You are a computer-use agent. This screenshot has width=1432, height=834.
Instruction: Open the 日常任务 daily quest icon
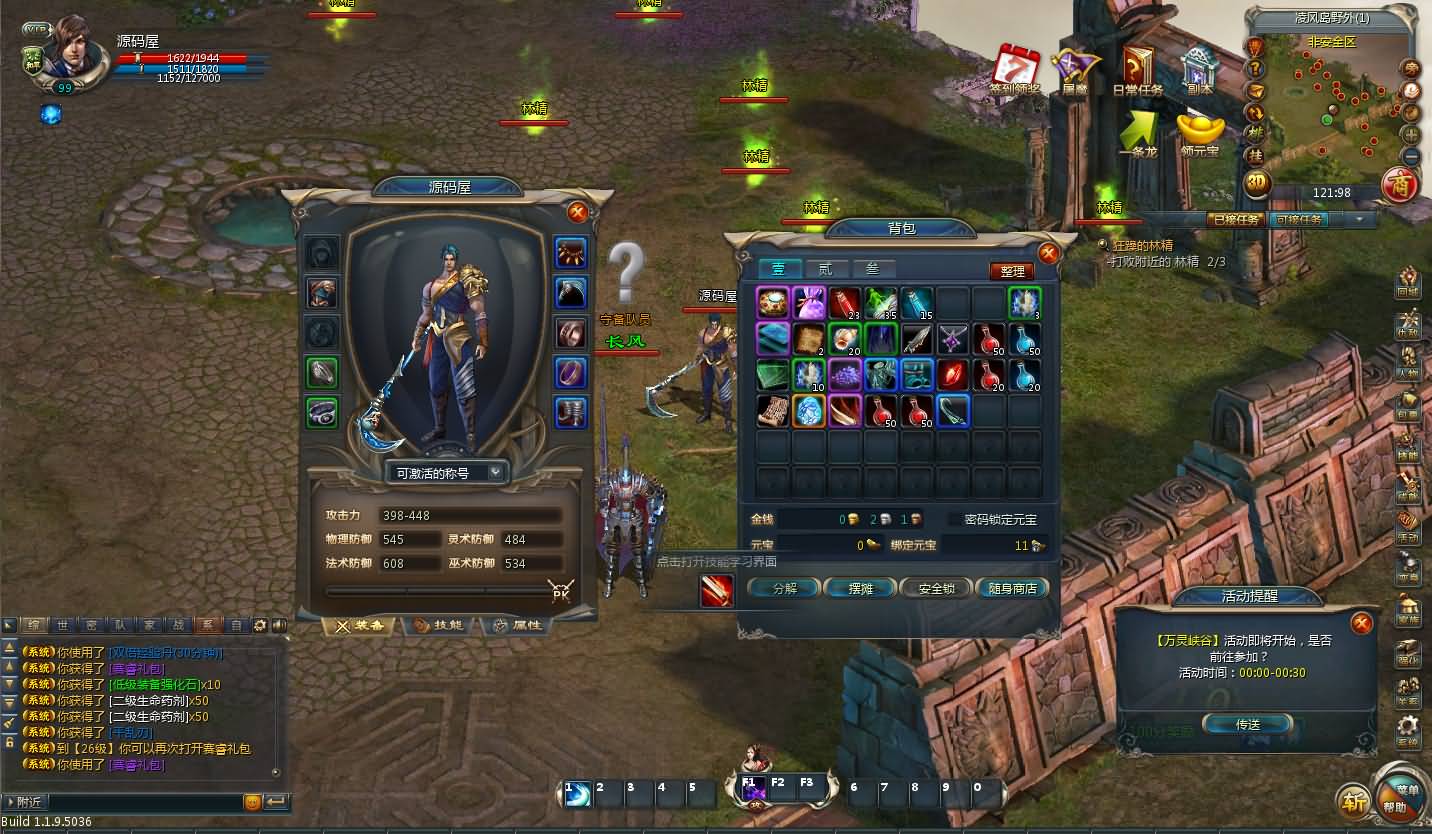click(1138, 72)
